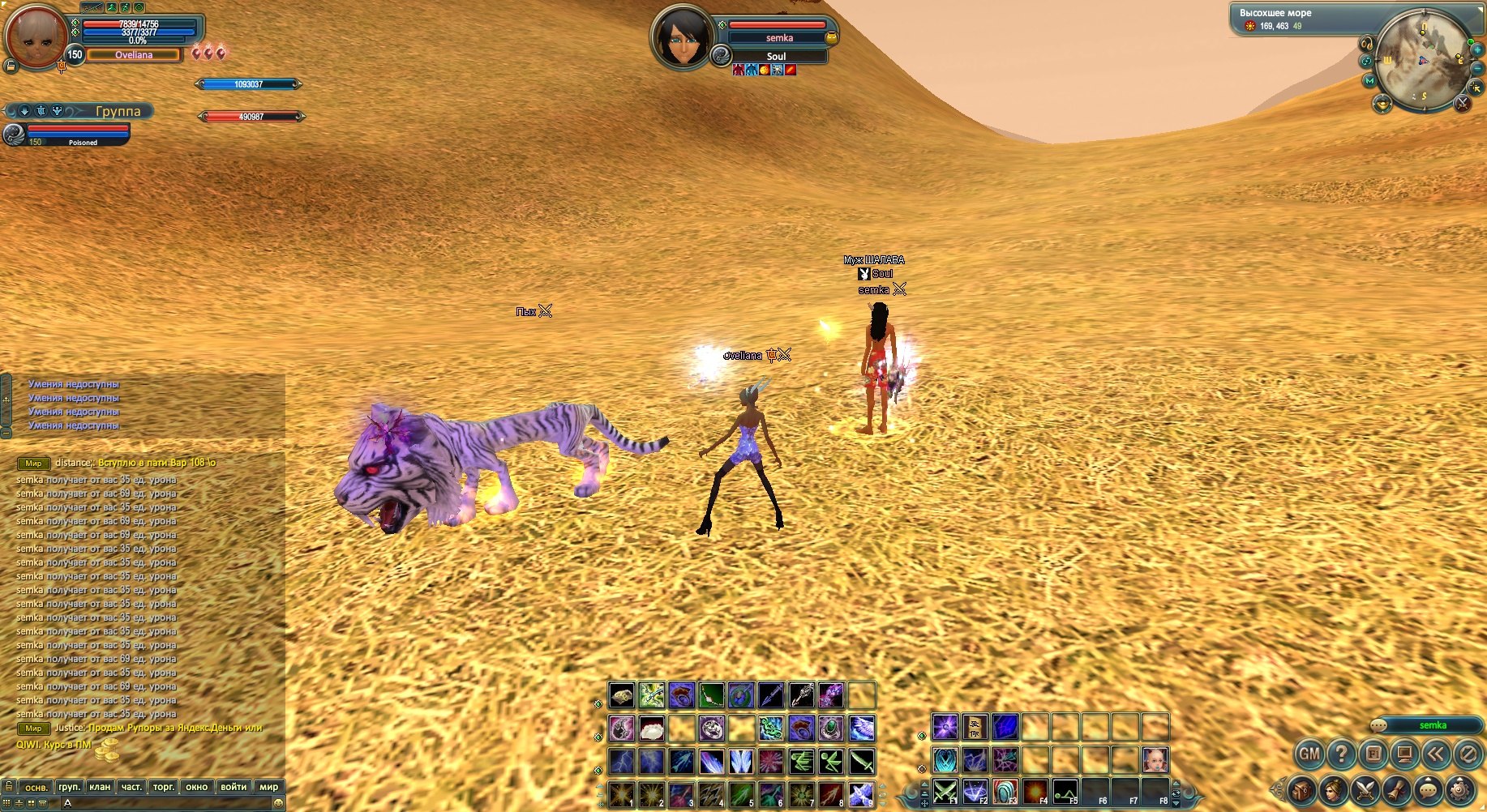
Task: Open the quest scroll icon
Action: click(x=1396, y=789)
